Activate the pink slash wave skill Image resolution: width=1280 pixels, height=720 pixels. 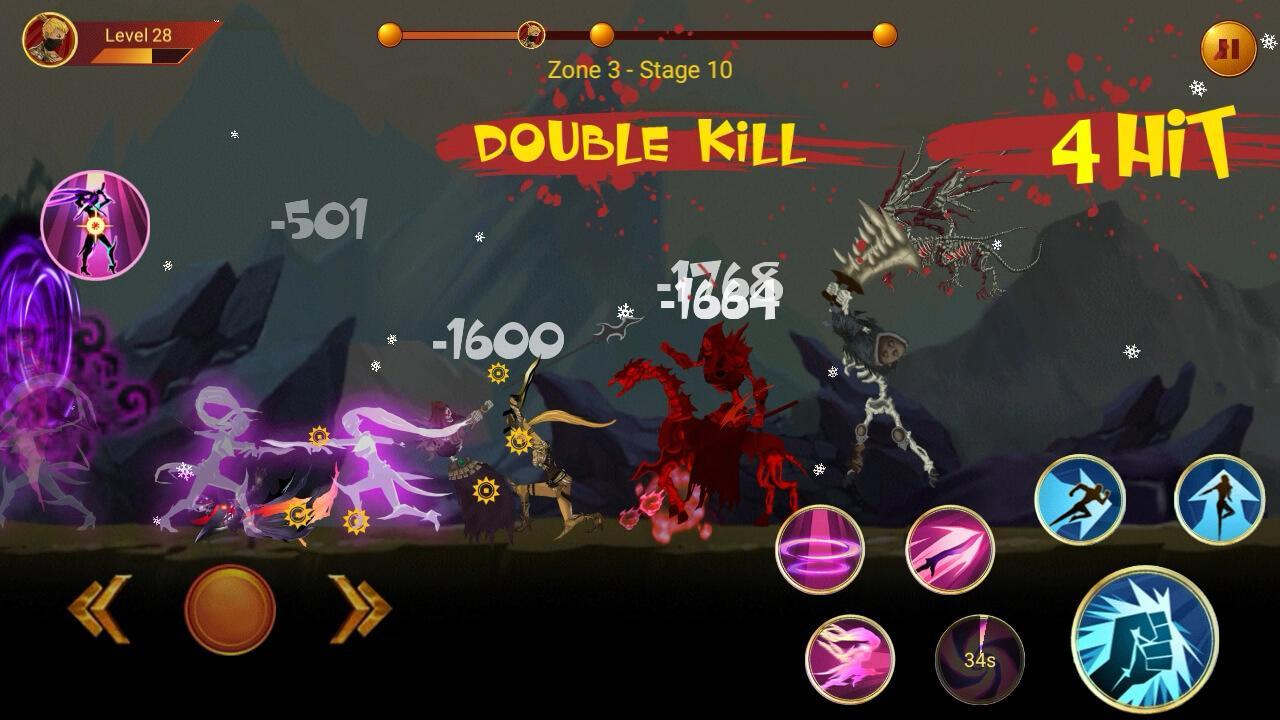click(850, 658)
